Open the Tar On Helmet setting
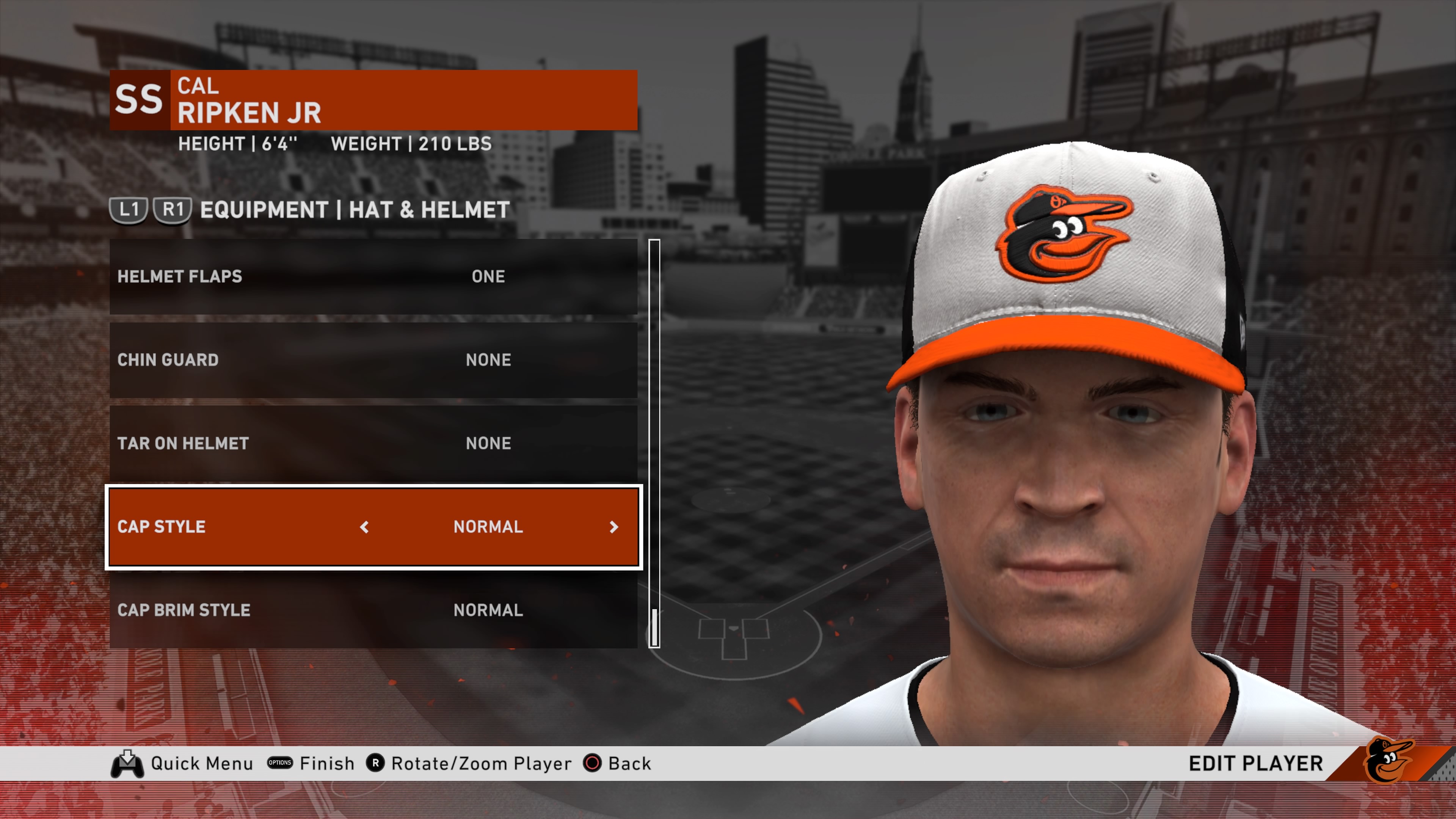Viewport: 1456px width, 819px height. pyautogui.click(x=373, y=443)
